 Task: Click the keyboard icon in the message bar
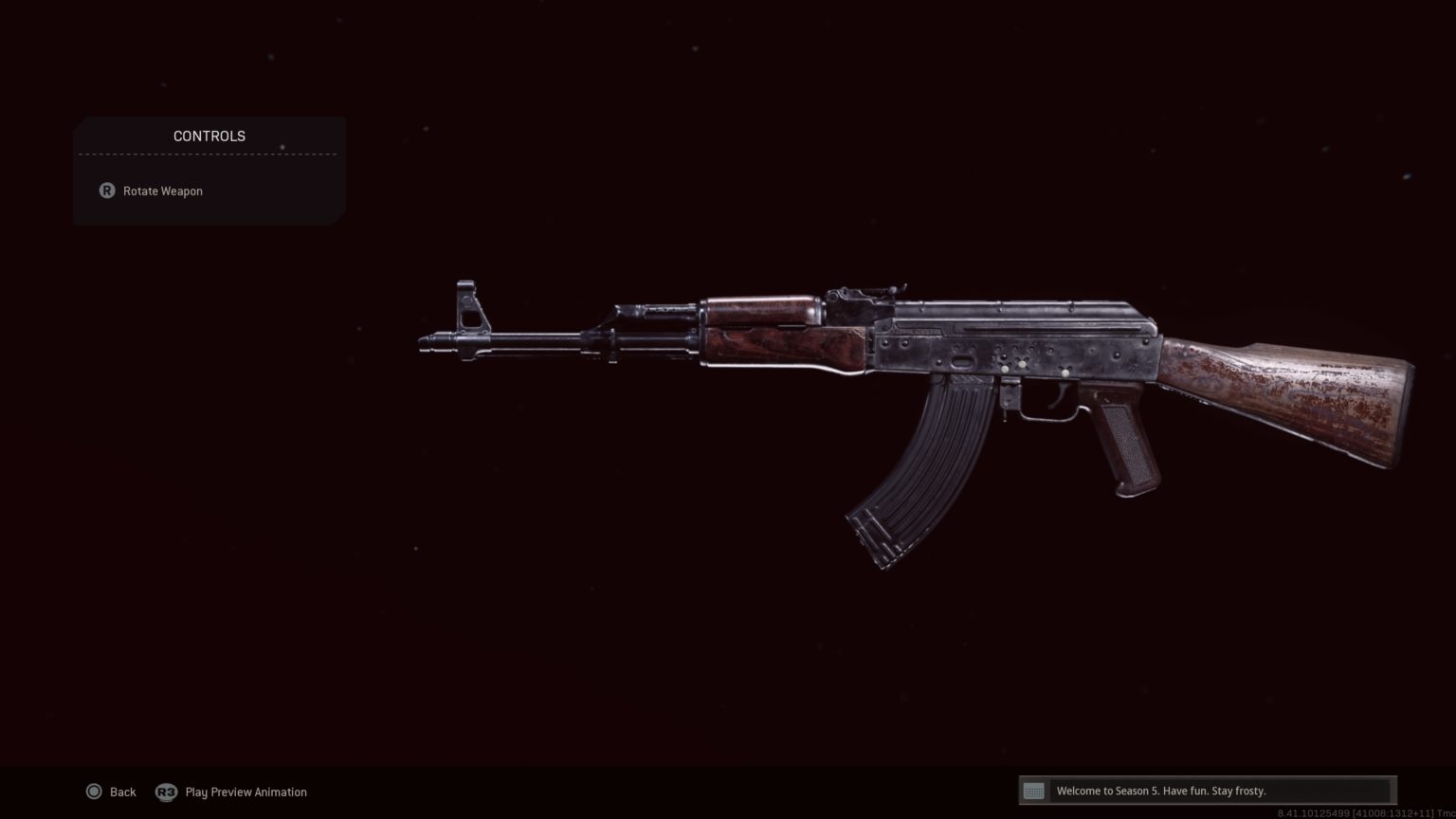tap(1032, 791)
